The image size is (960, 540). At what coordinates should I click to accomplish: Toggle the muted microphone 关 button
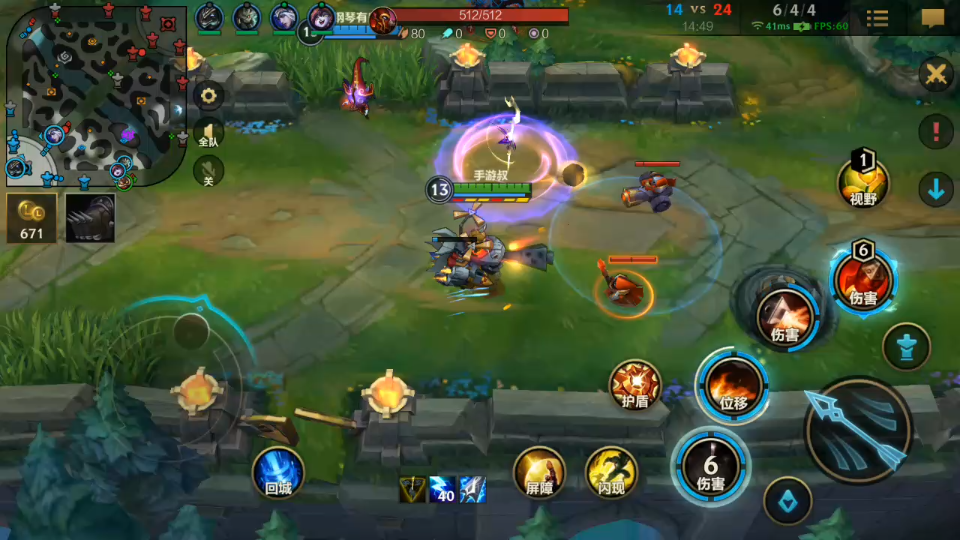tap(209, 171)
